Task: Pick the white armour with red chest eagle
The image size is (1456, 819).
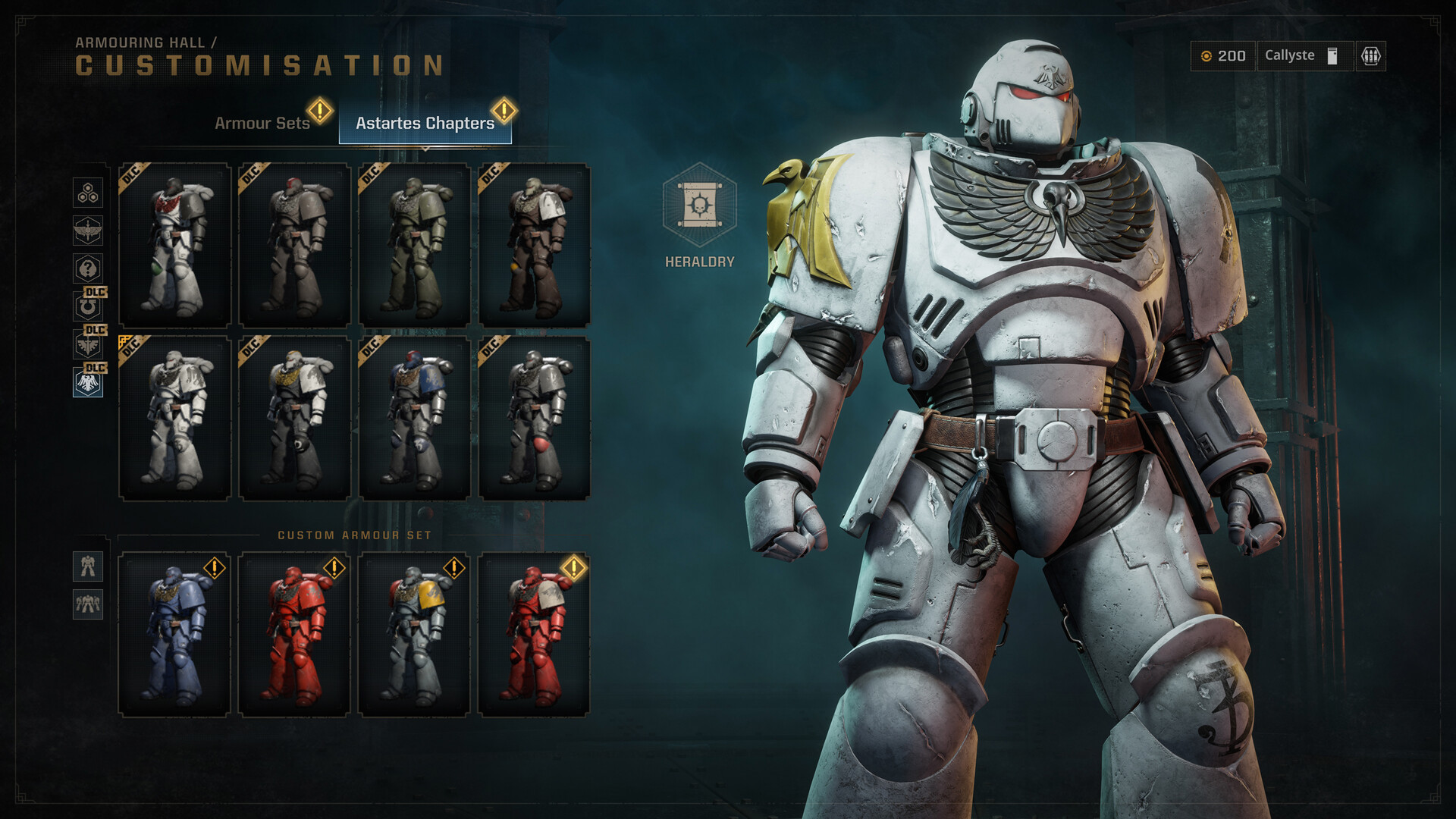Action: [x=175, y=245]
